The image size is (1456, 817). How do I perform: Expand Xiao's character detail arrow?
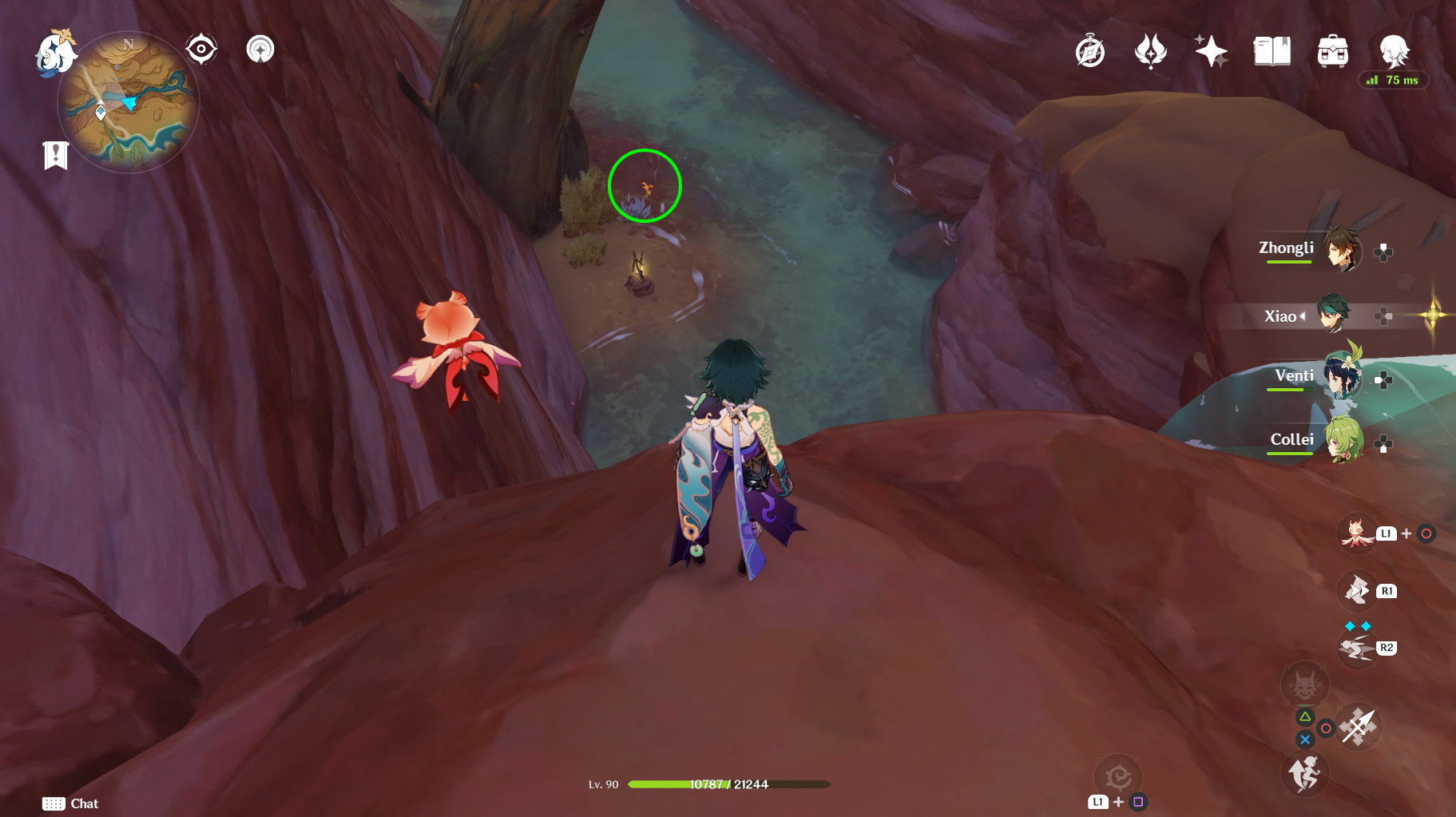point(1304,315)
